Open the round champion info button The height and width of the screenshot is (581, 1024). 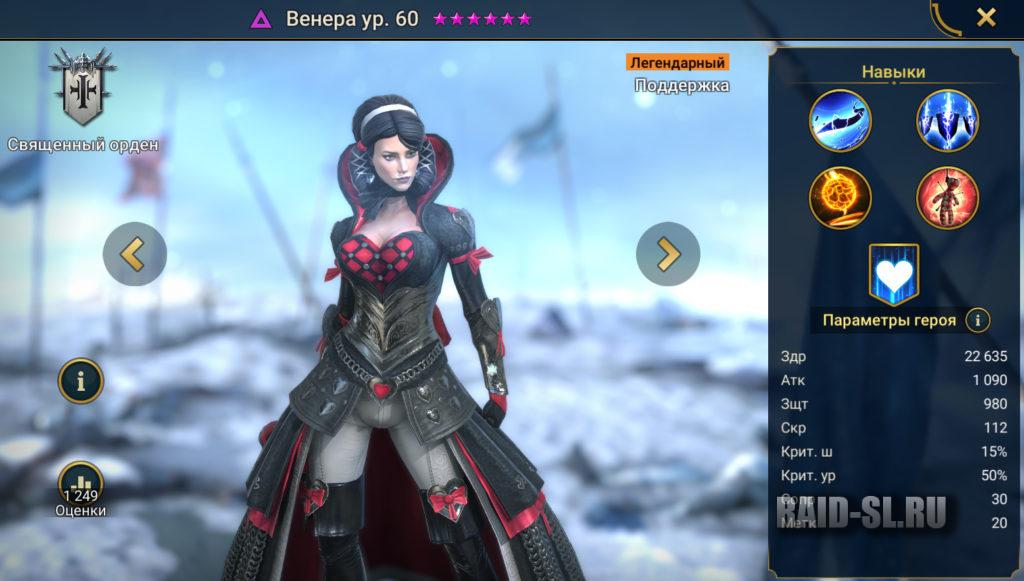coord(81,381)
